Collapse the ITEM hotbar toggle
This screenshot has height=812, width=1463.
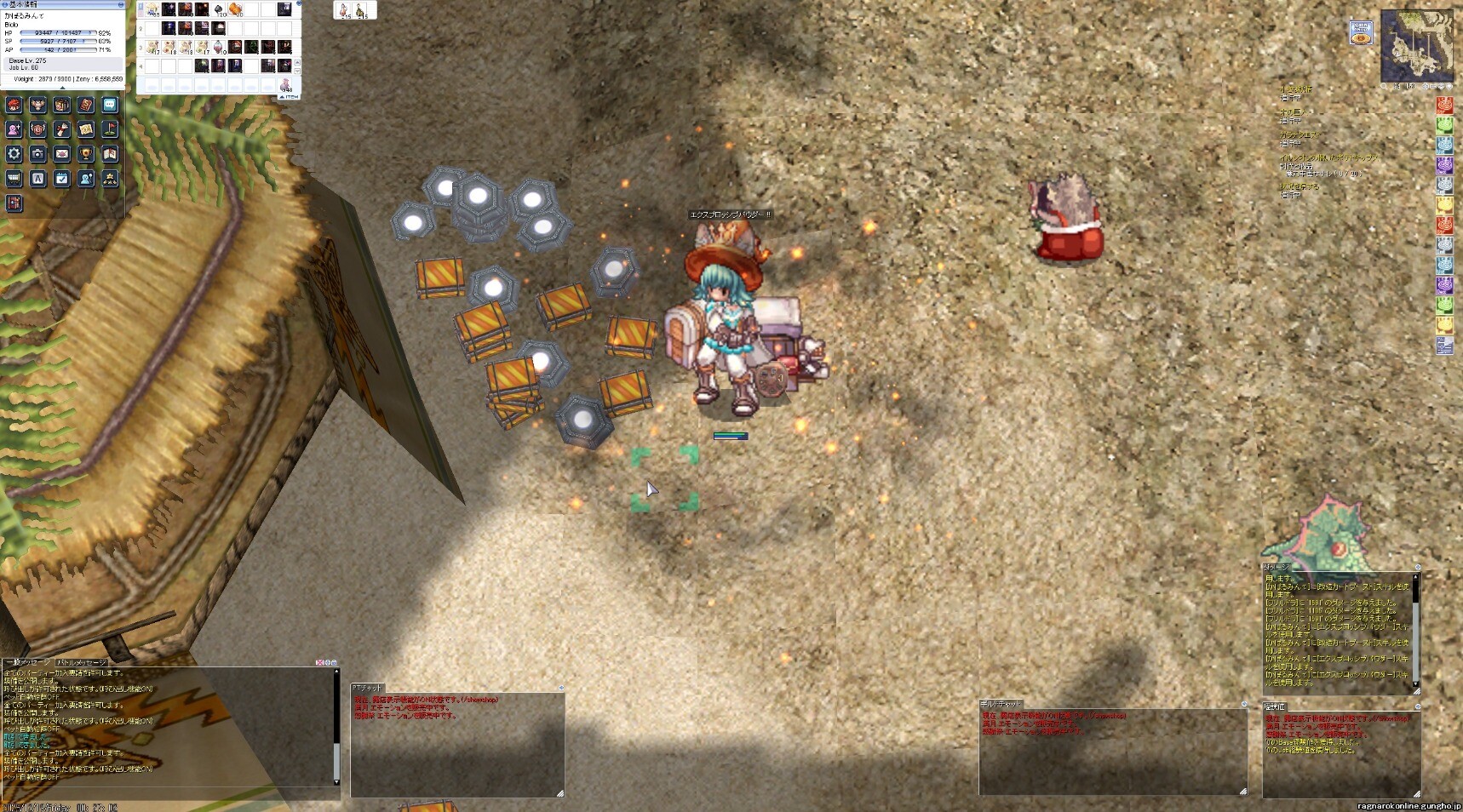[x=289, y=97]
